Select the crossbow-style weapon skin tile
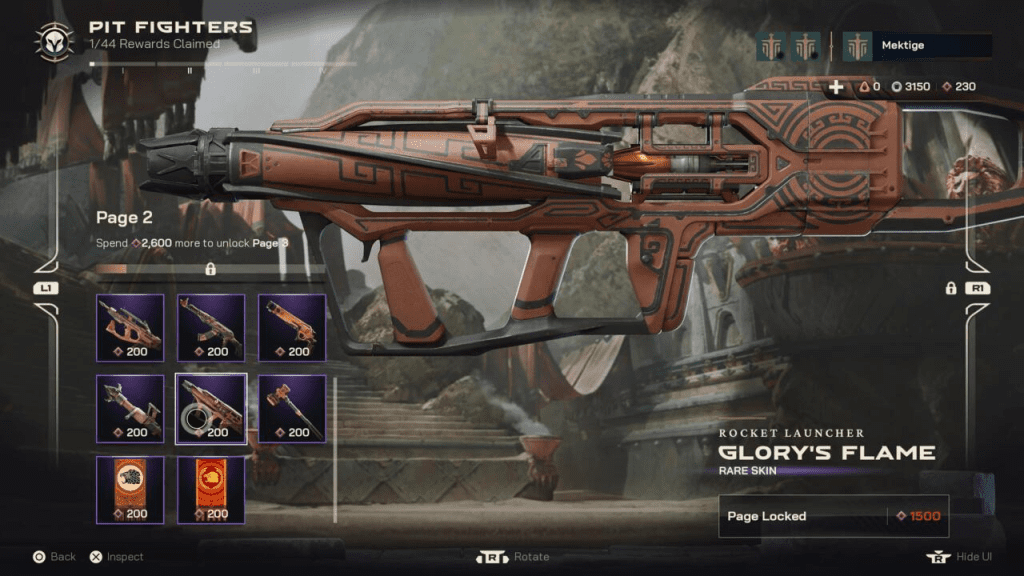Screen dimensions: 1024x576 (130, 408)
